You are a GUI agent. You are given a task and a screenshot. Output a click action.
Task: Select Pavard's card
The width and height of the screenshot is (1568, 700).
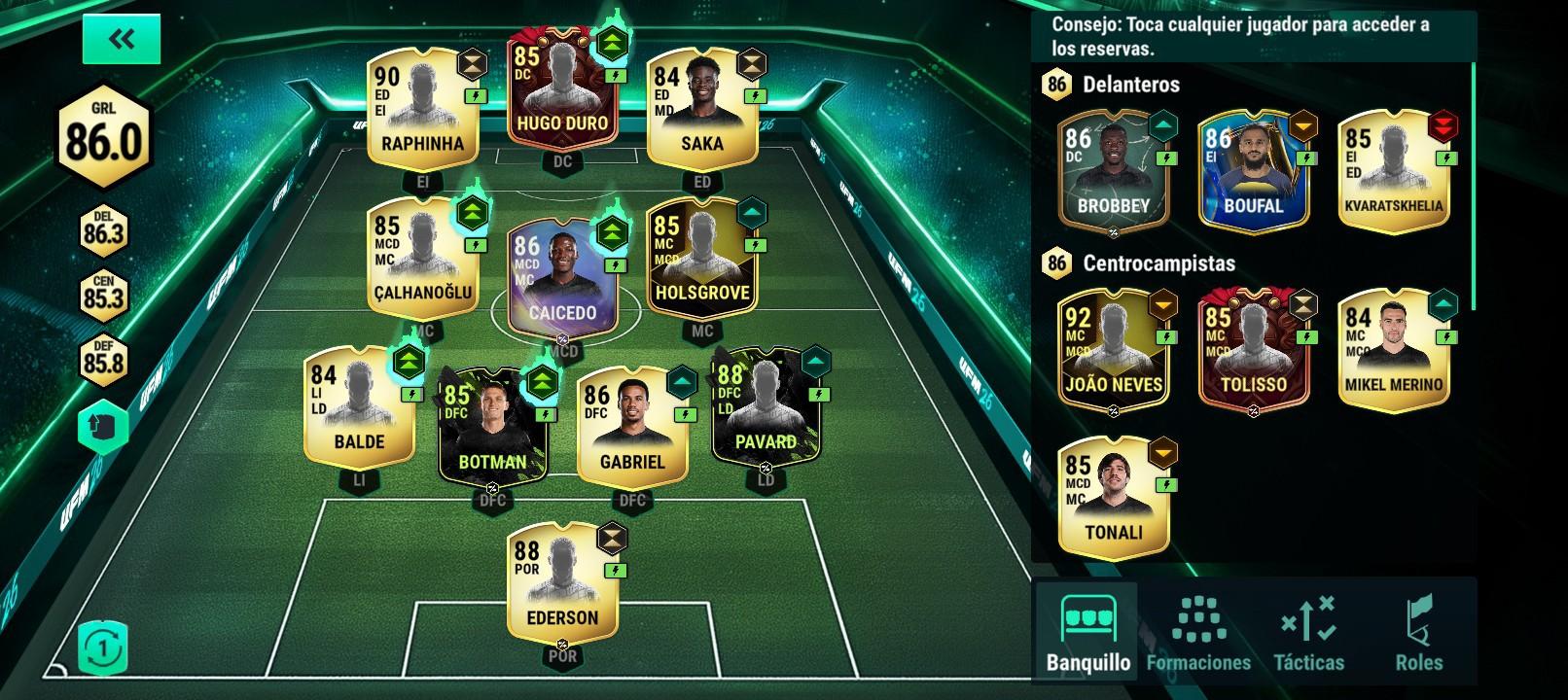click(x=766, y=406)
